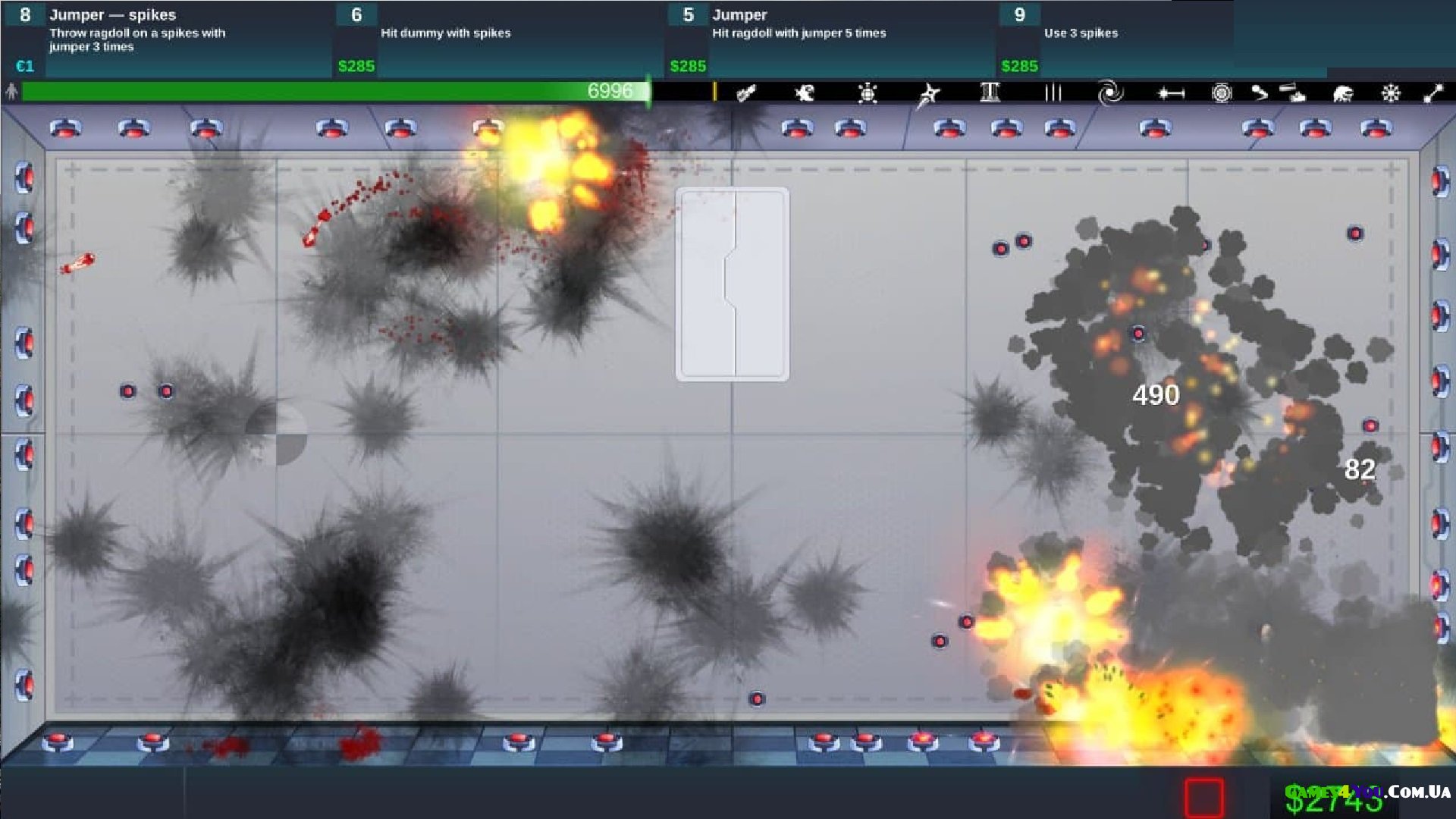
Task: Select the helmeted head icon
Action: pyautogui.click(x=1343, y=93)
